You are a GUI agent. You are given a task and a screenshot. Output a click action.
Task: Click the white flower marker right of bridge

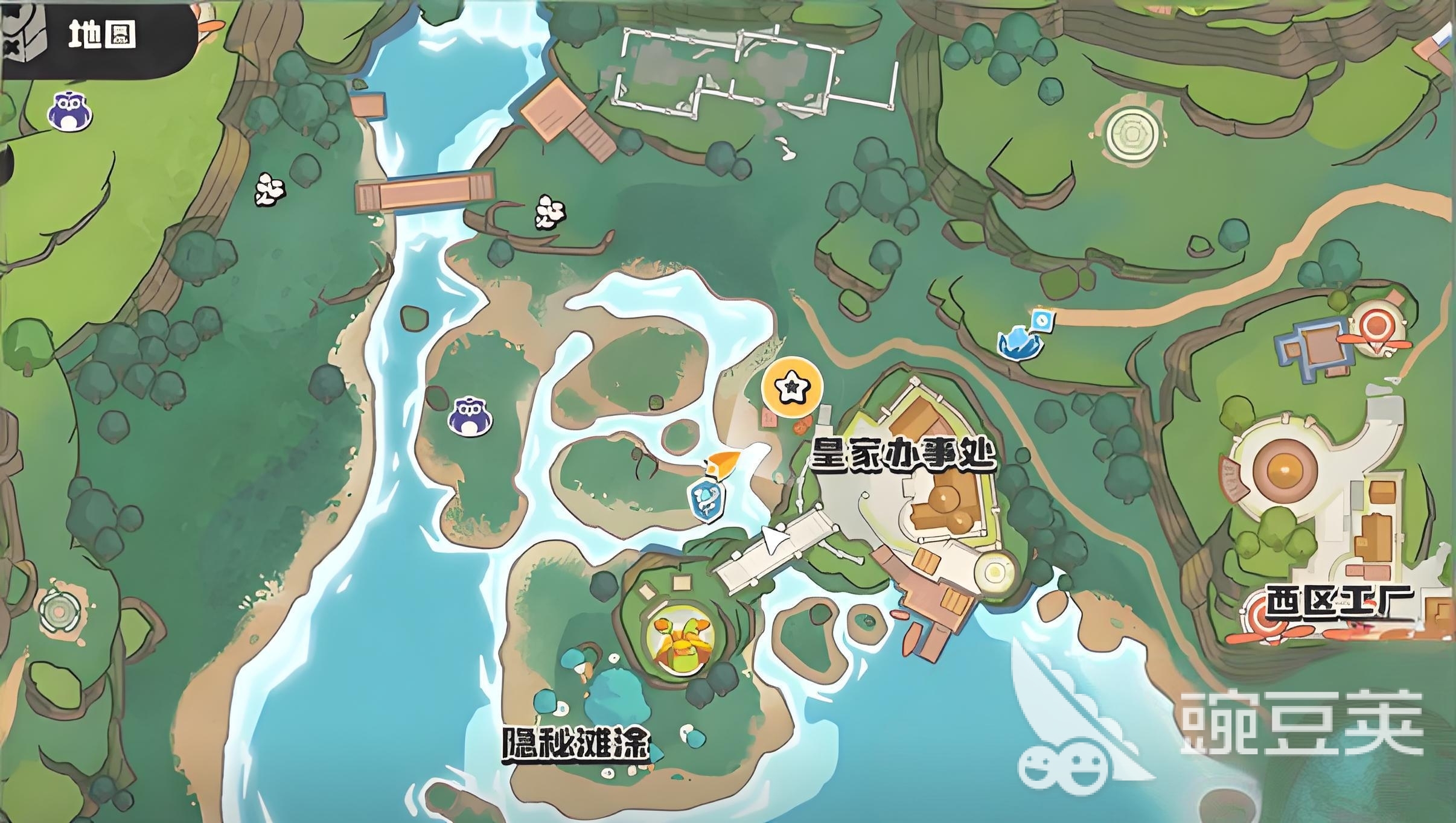(x=550, y=212)
